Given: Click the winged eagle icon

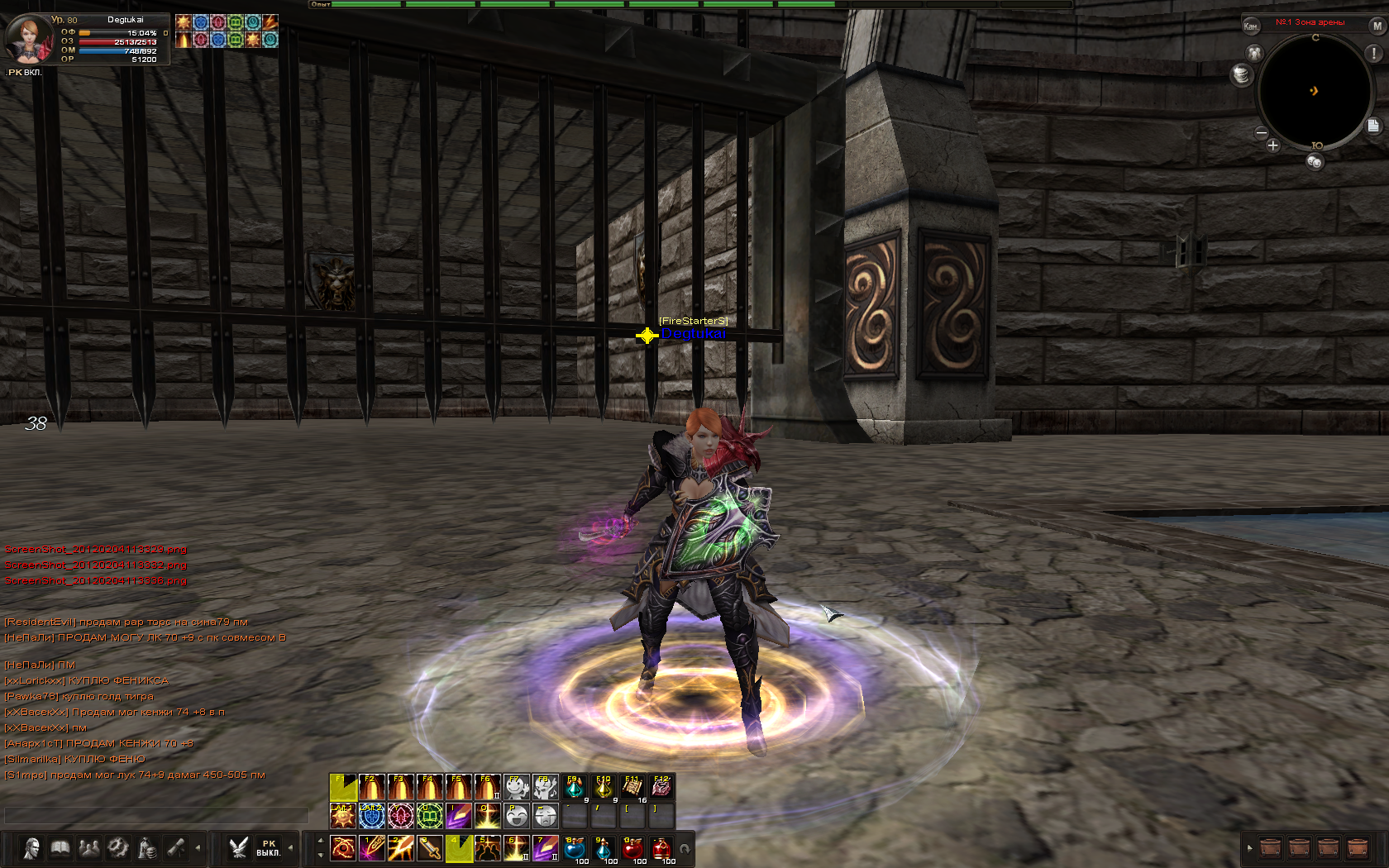Looking at the screenshot, I should 238,848.
